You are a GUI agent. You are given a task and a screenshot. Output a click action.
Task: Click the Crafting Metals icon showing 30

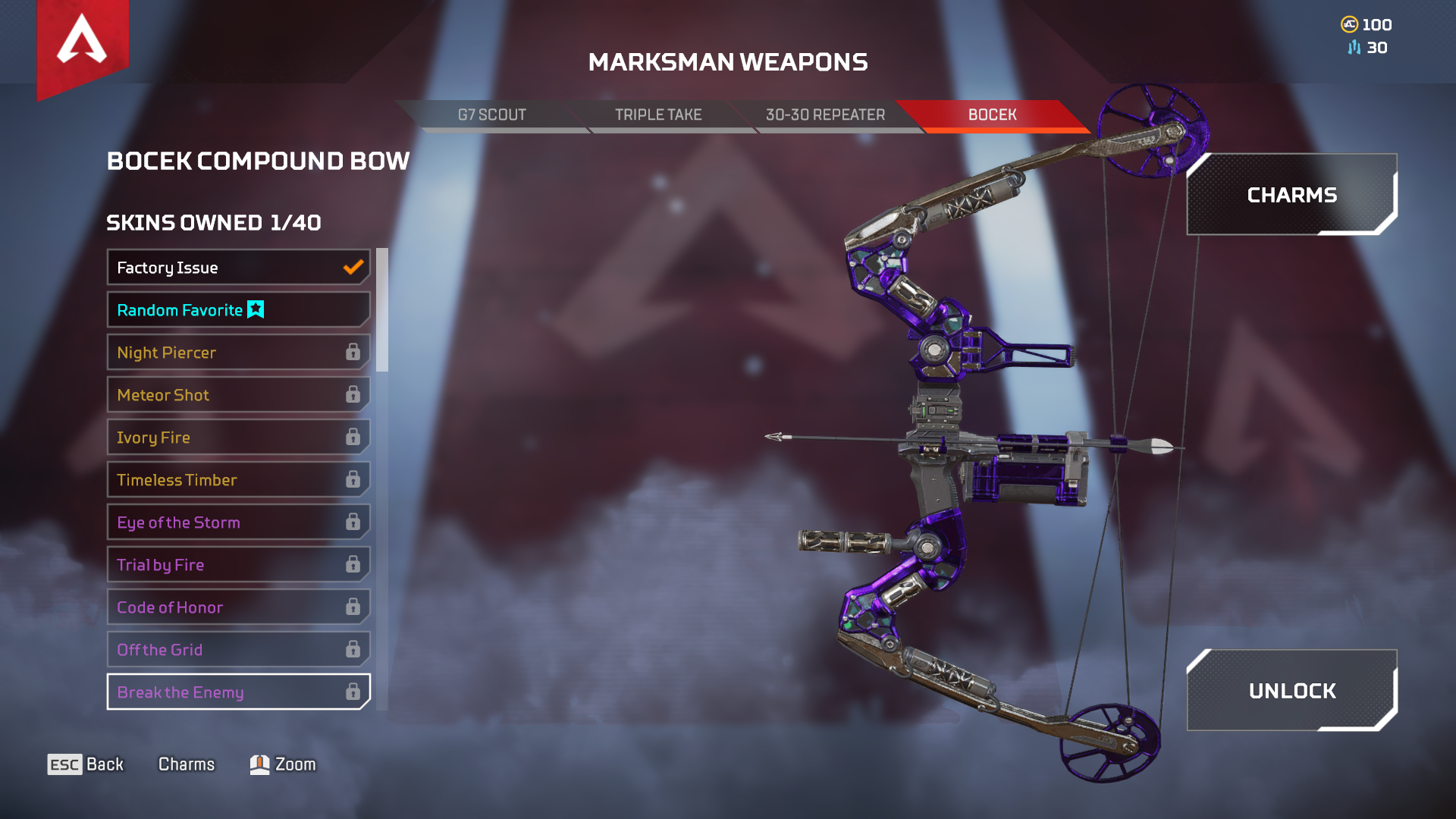[x=1353, y=48]
